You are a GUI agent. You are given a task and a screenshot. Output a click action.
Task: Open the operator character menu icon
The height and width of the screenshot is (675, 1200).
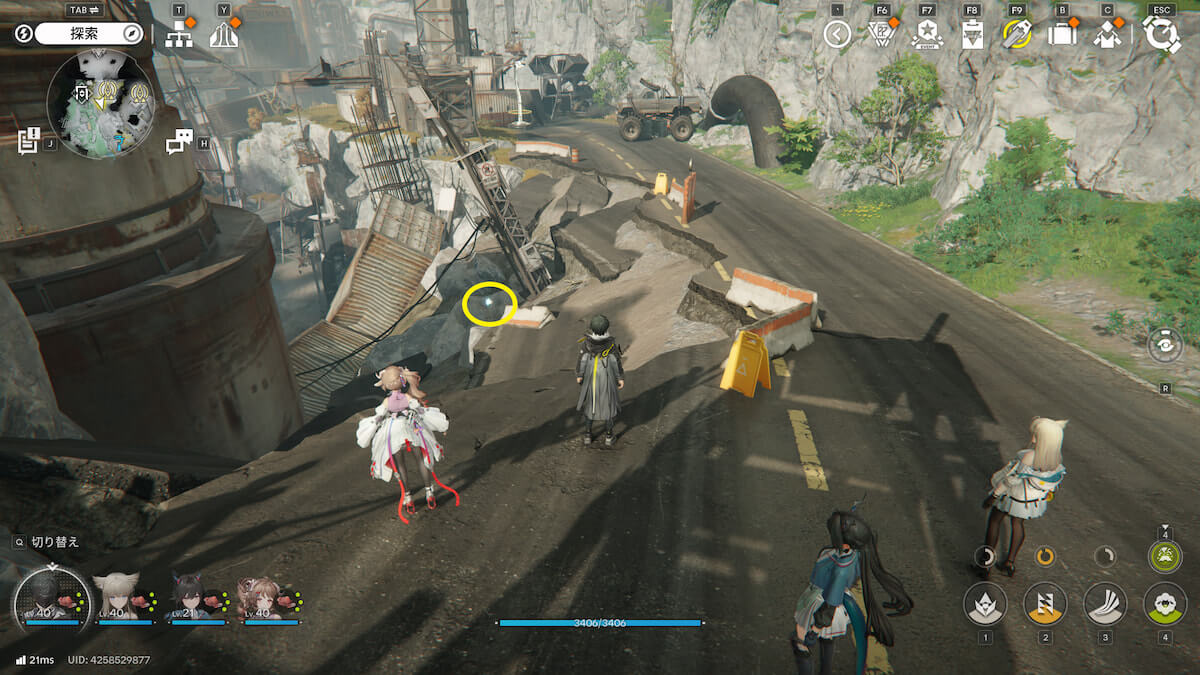click(1106, 35)
